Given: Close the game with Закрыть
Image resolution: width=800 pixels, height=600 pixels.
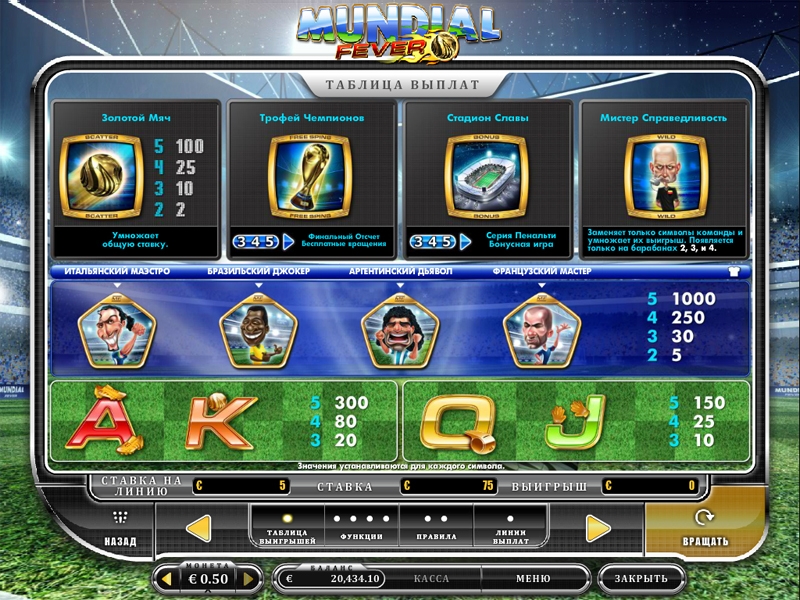Looking at the screenshot, I should pyautogui.click(x=641, y=578).
